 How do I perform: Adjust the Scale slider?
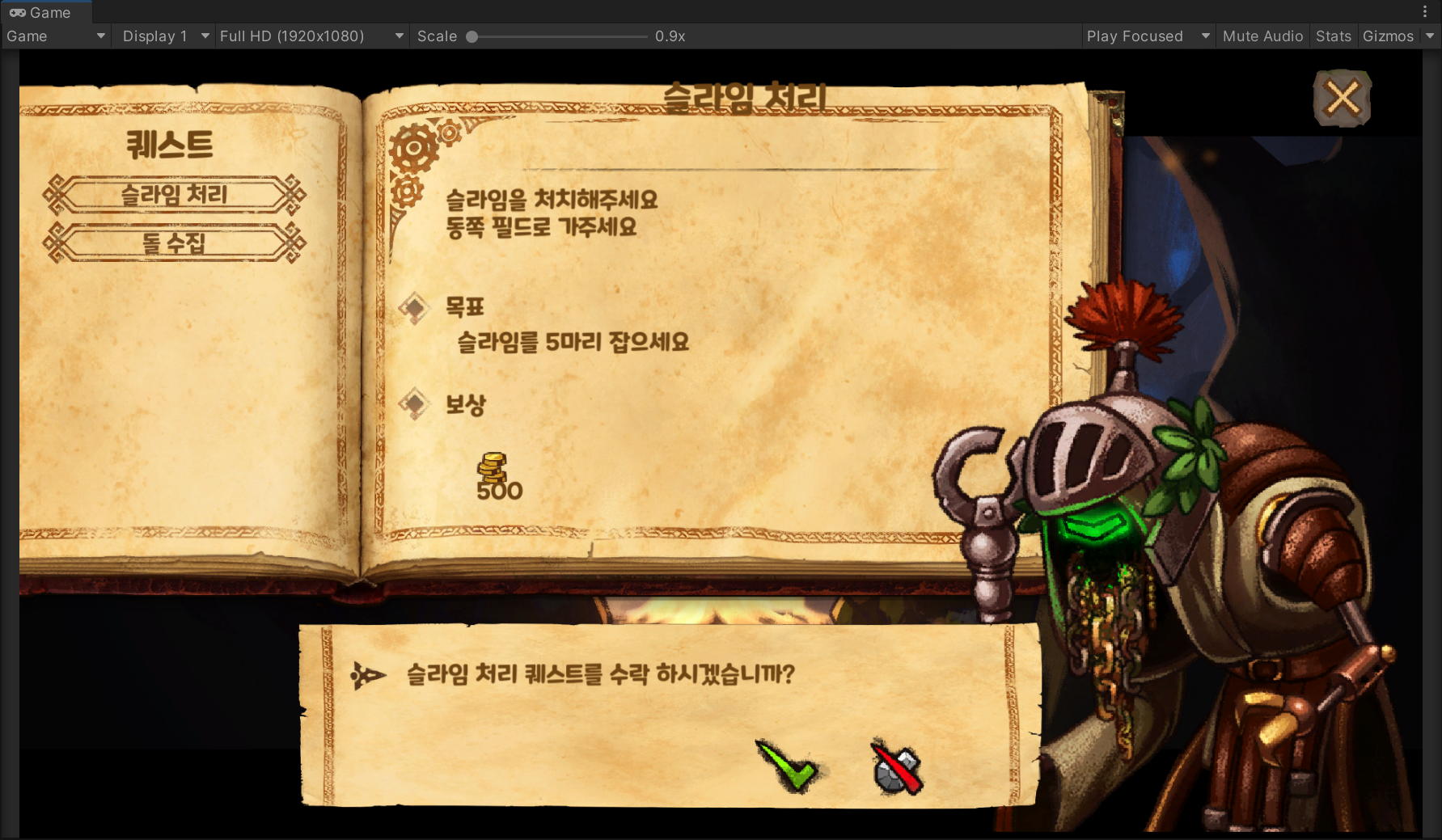472,36
